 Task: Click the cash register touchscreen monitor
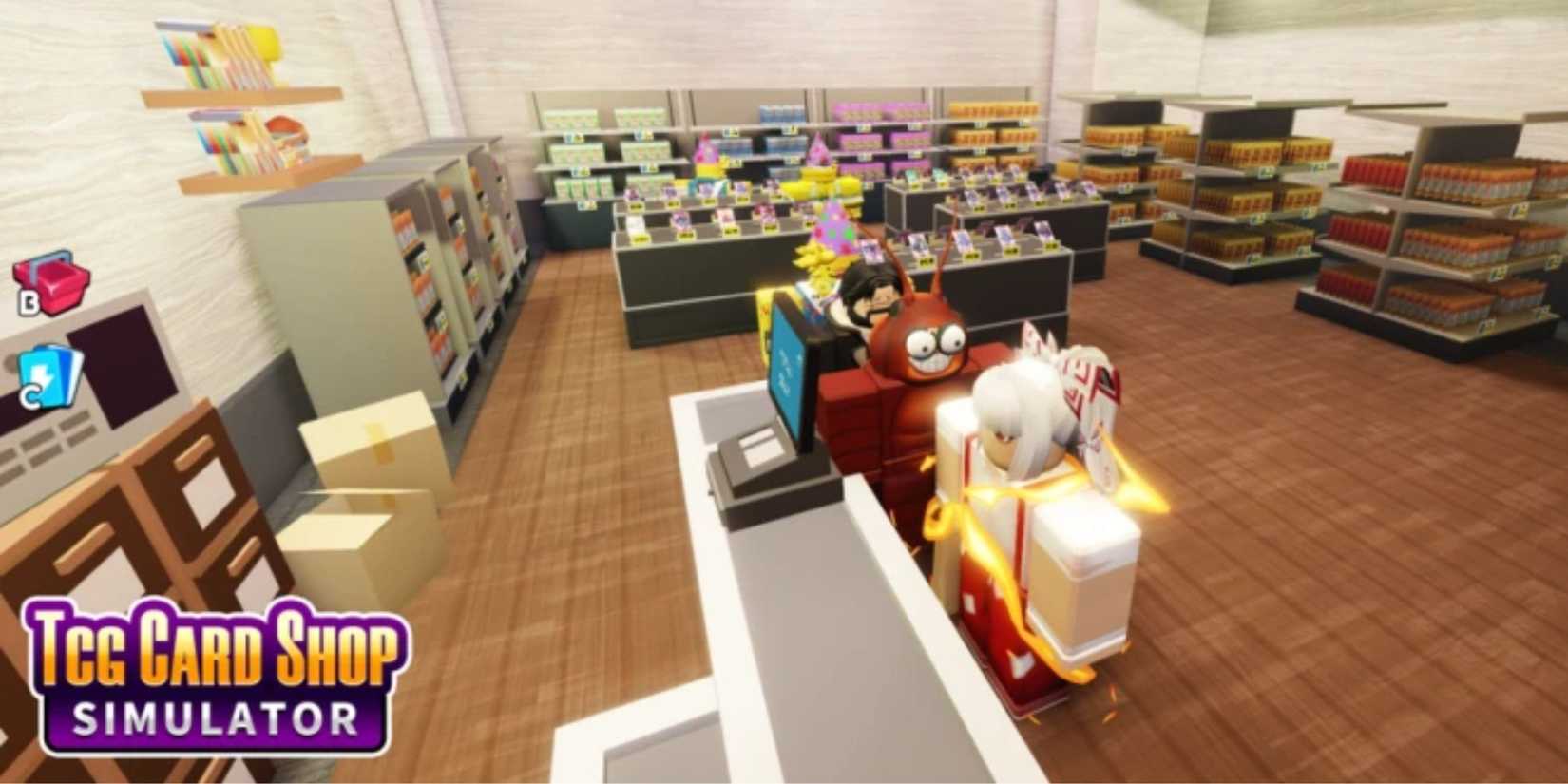click(x=791, y=380)
